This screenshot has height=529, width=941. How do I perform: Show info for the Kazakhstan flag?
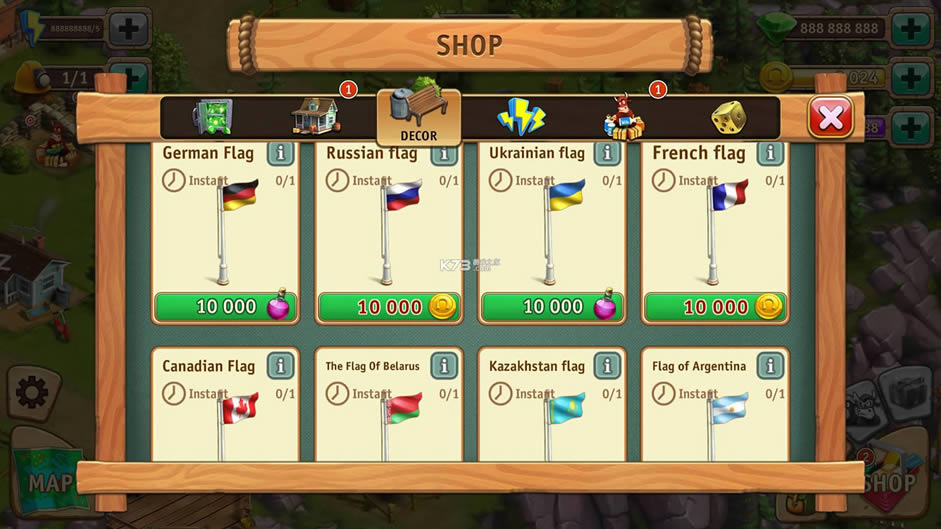pos(607,366)
